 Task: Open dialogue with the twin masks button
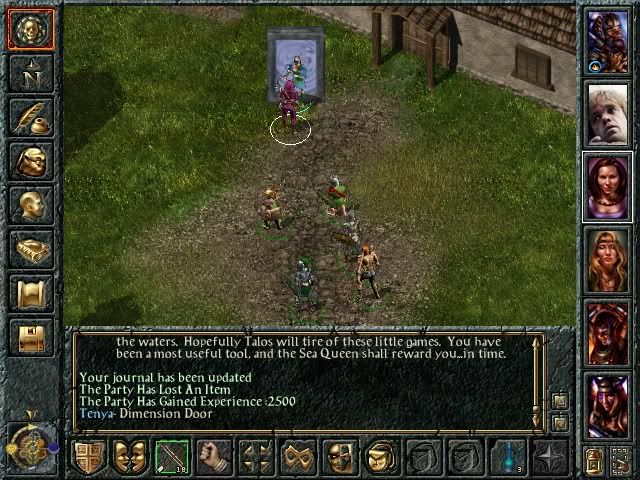tap(129, 457)
